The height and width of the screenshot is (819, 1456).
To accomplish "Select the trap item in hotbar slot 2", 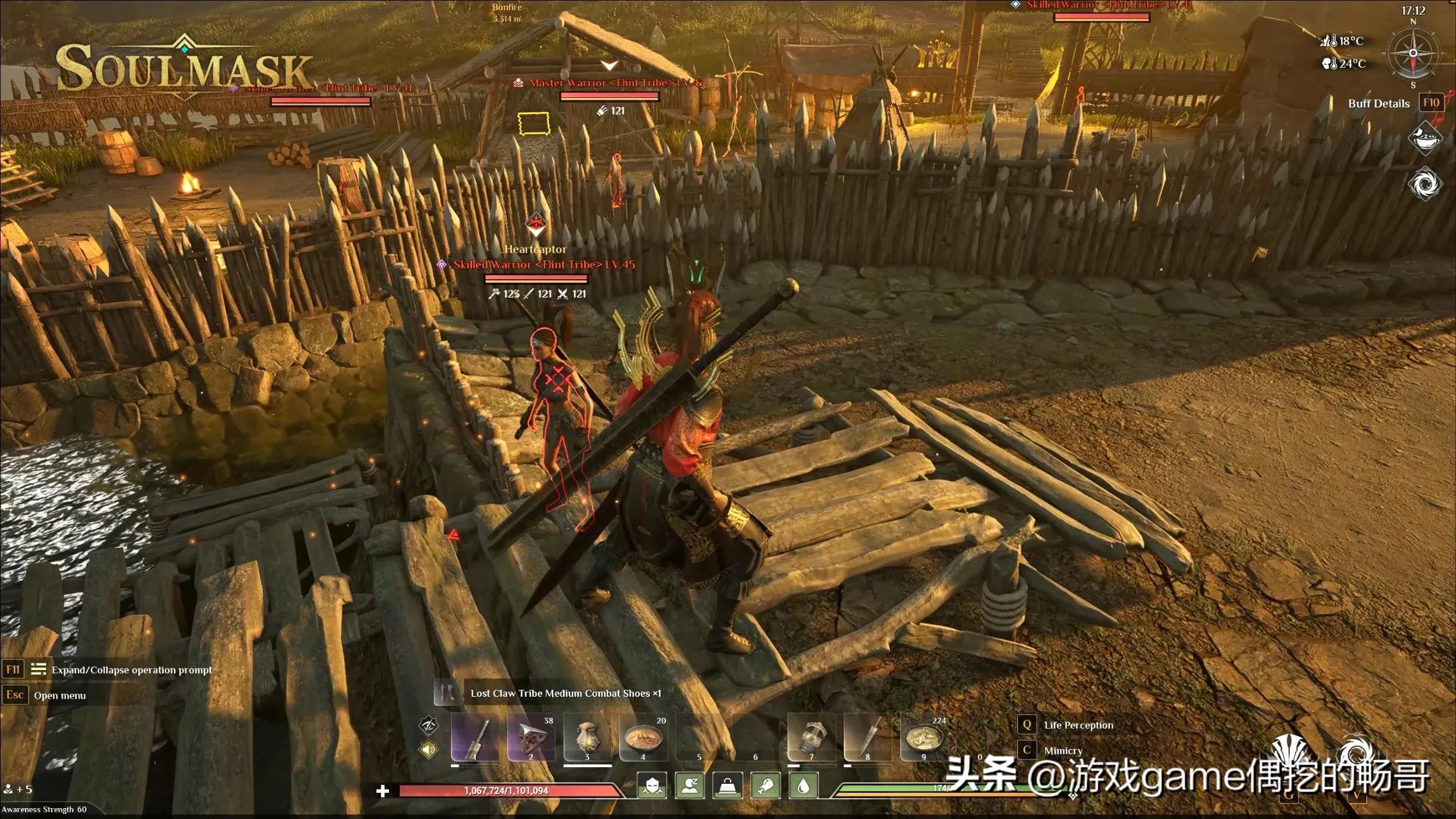I will pyautogui.click(x=530, y=736).
